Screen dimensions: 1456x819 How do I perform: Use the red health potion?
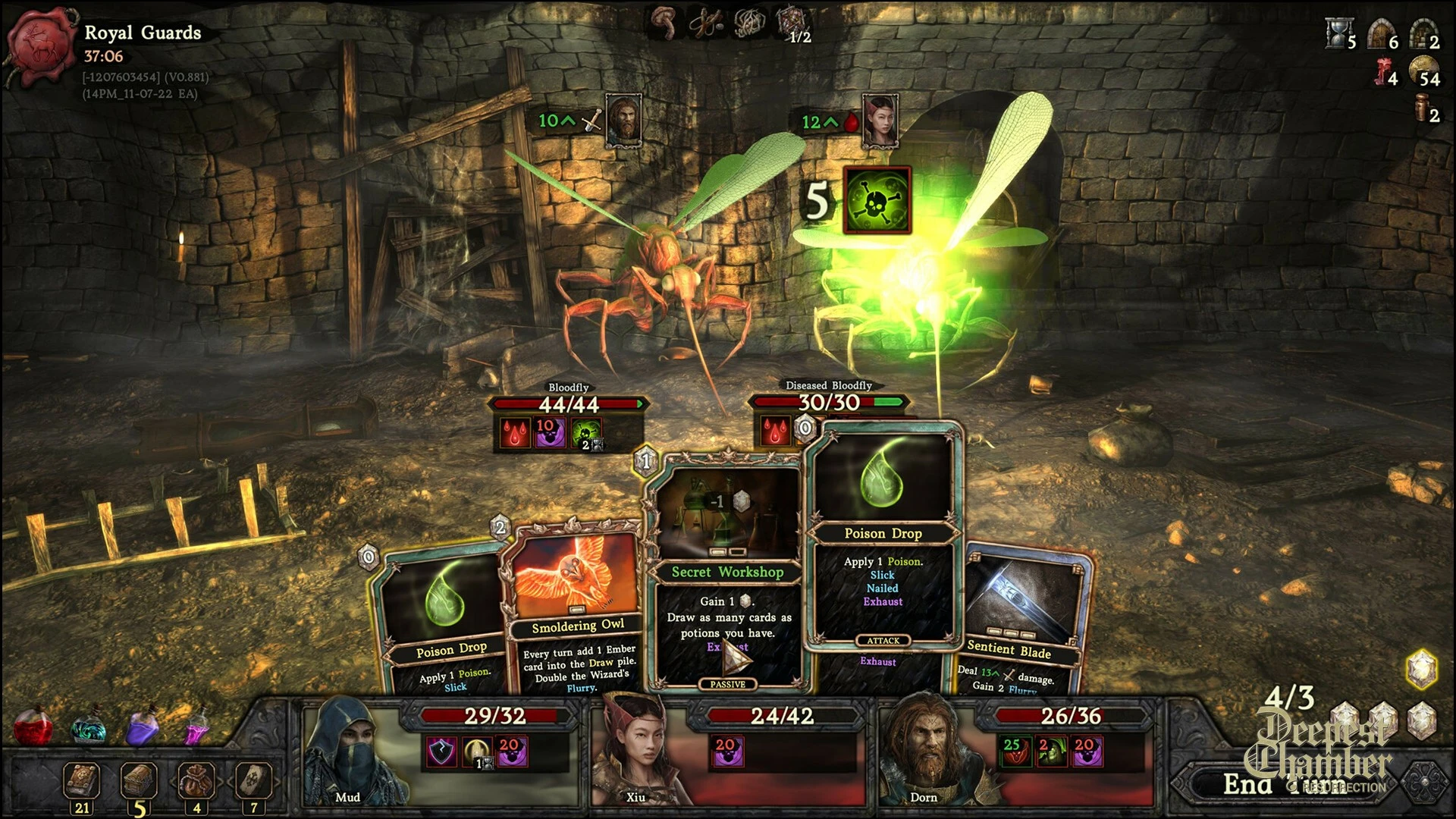pyautogui.click(x=33, y=726)
